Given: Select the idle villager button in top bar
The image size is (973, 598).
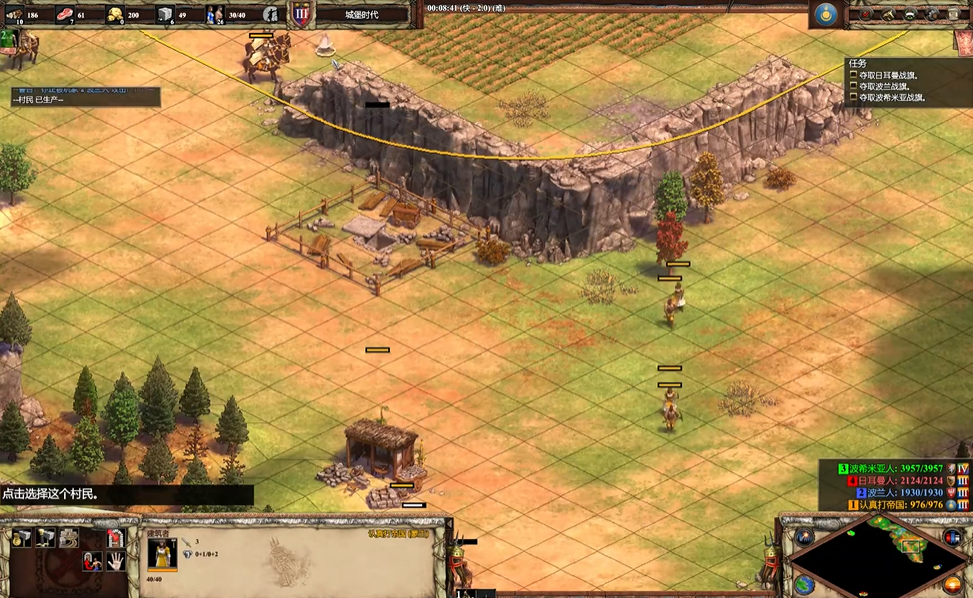Looking at the screenshot, I should (270, 14).
